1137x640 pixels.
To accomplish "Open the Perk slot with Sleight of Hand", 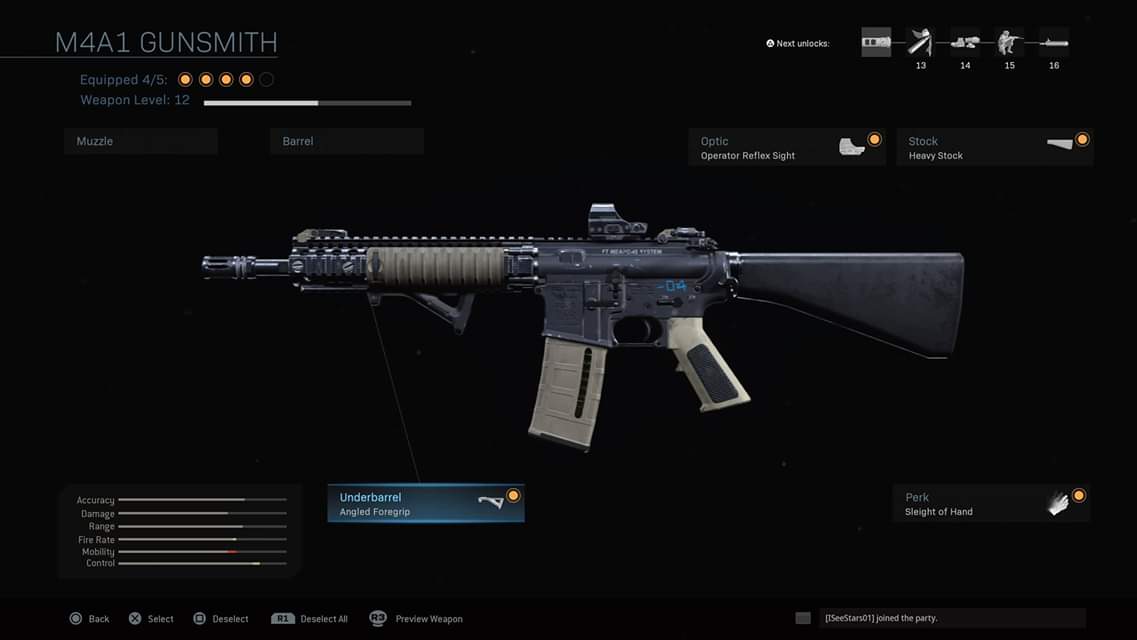I will coord(990,504).
